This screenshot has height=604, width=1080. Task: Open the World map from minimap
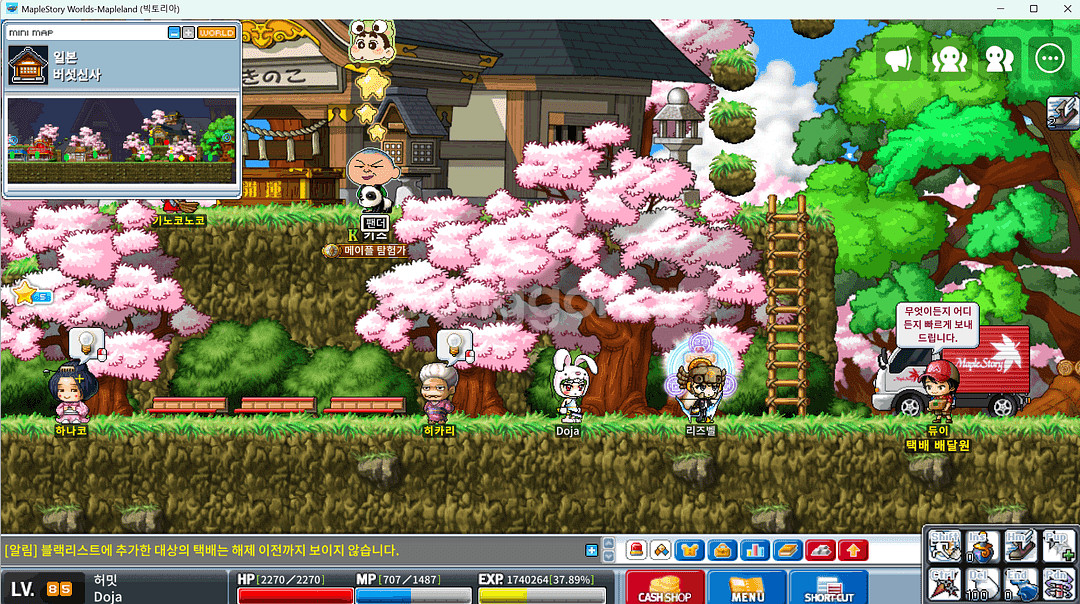point(217,33)
